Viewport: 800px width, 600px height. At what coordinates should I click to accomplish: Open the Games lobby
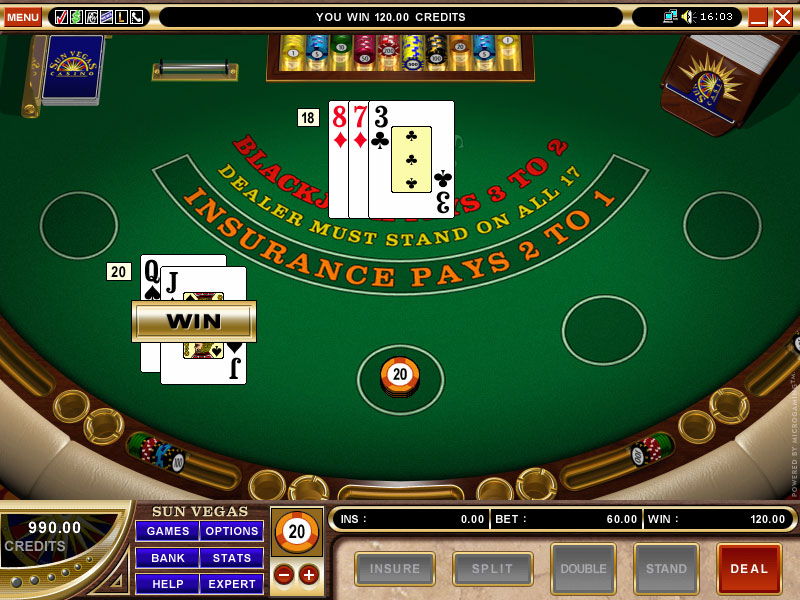167,531
